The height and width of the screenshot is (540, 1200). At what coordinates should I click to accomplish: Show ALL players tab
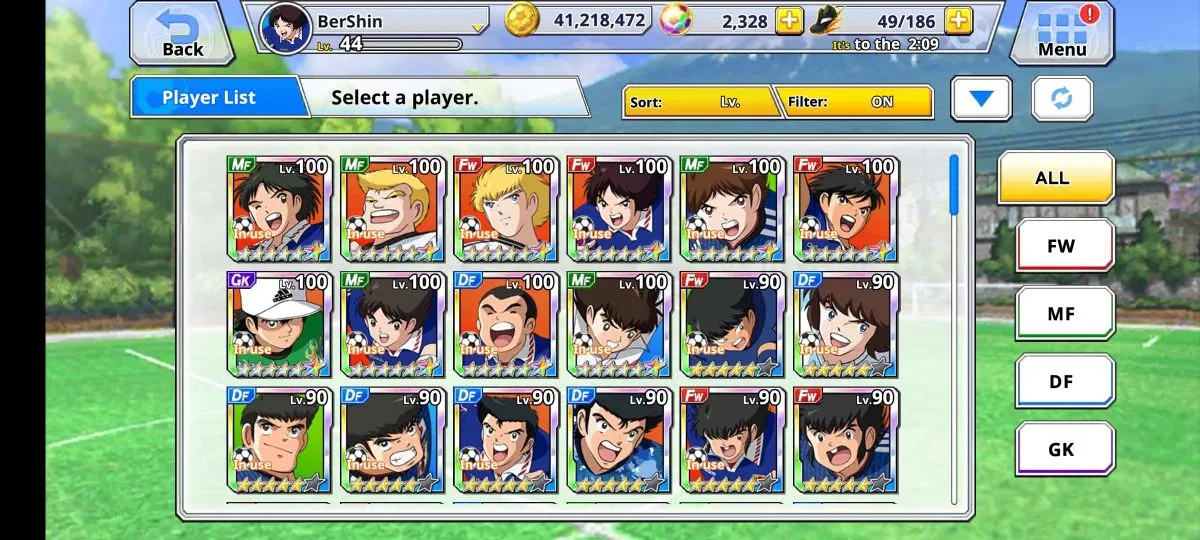[1055, 178]
